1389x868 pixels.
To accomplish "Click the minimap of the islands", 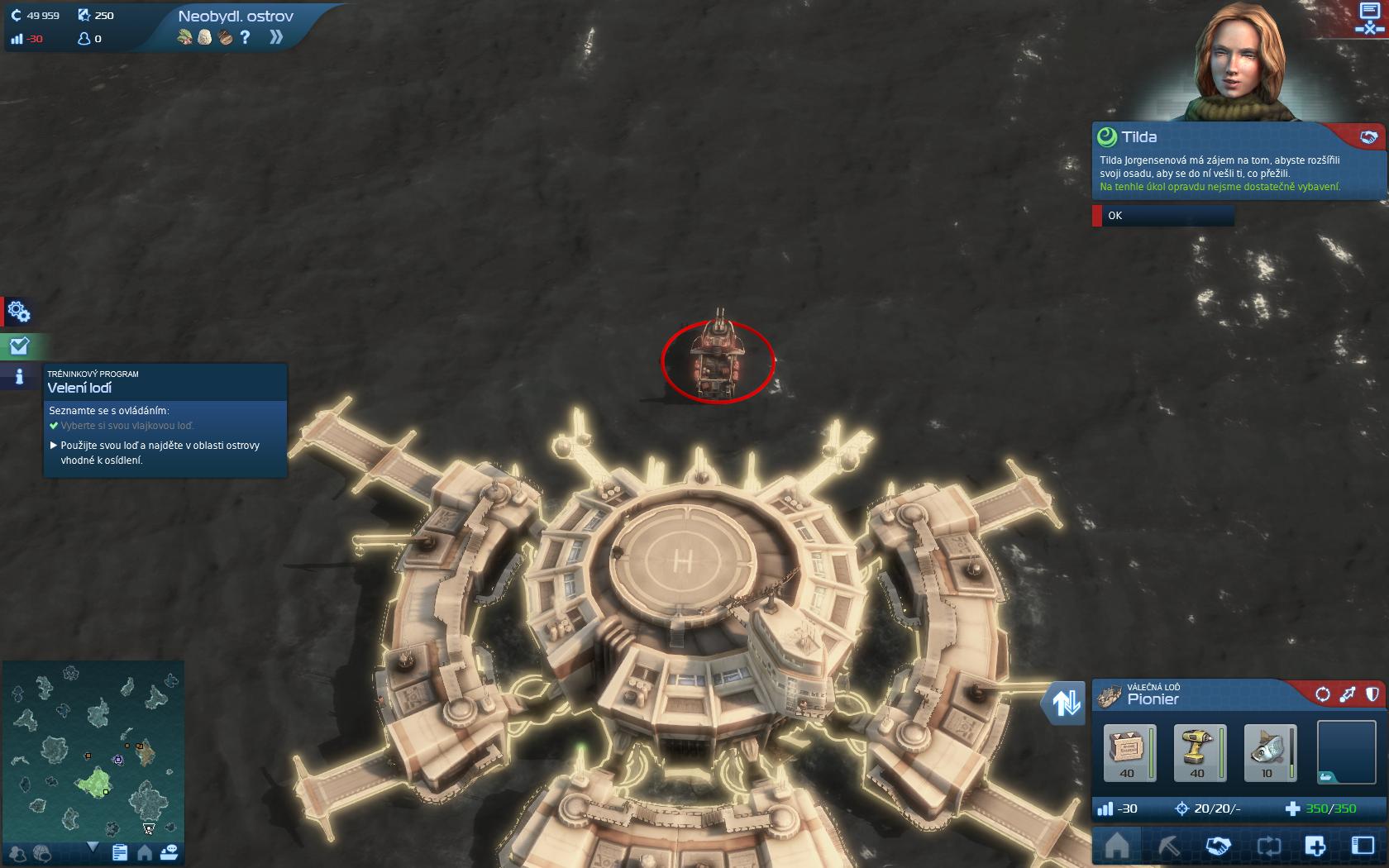I will 93,748.
